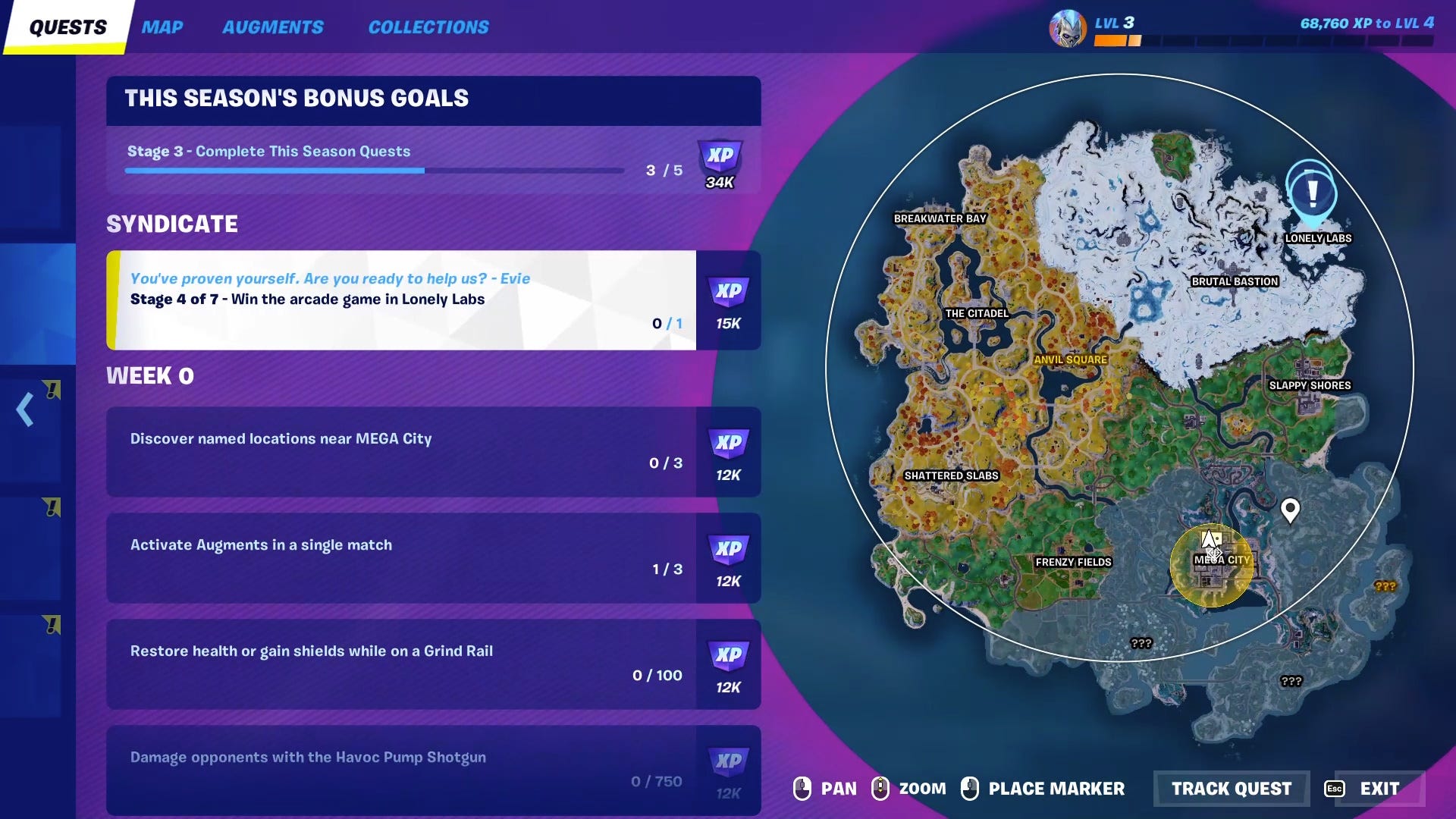Toggle tracking for the Syndicate Evie quest

tap(402, 301)
